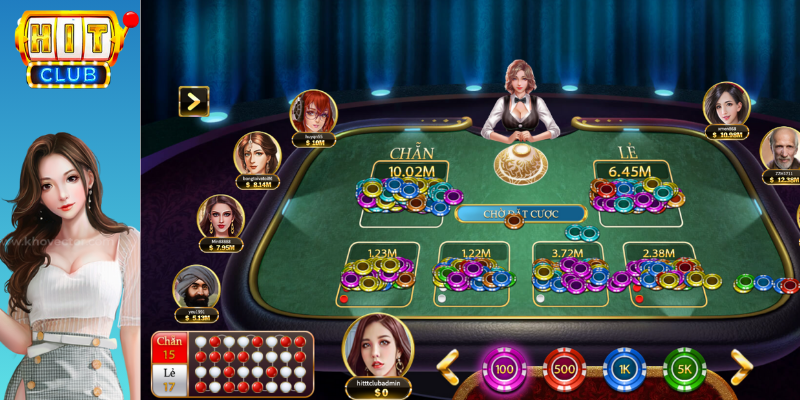
Task: Pick the blue 1K chip
Action: (x=624, y=369)
